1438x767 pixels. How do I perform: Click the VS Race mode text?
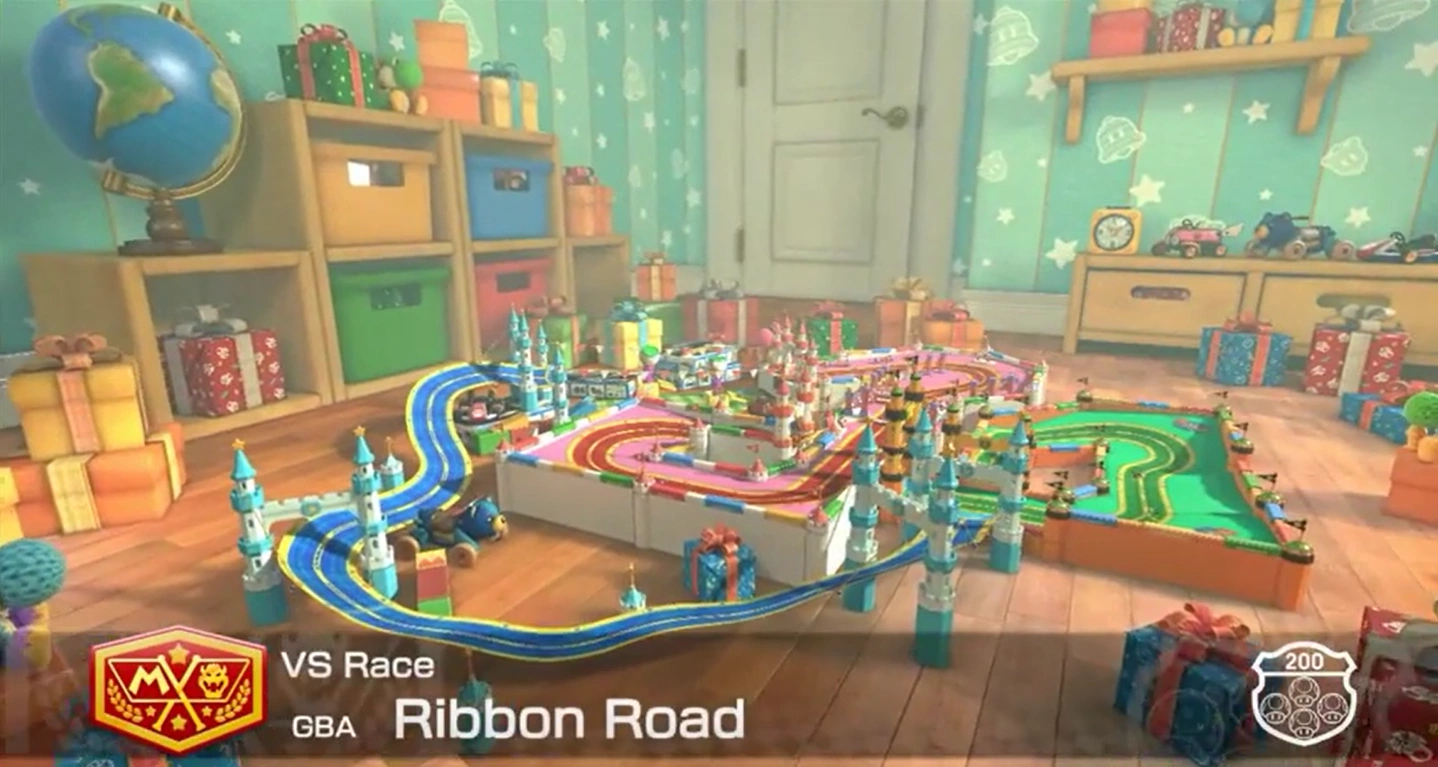(358, 664)
